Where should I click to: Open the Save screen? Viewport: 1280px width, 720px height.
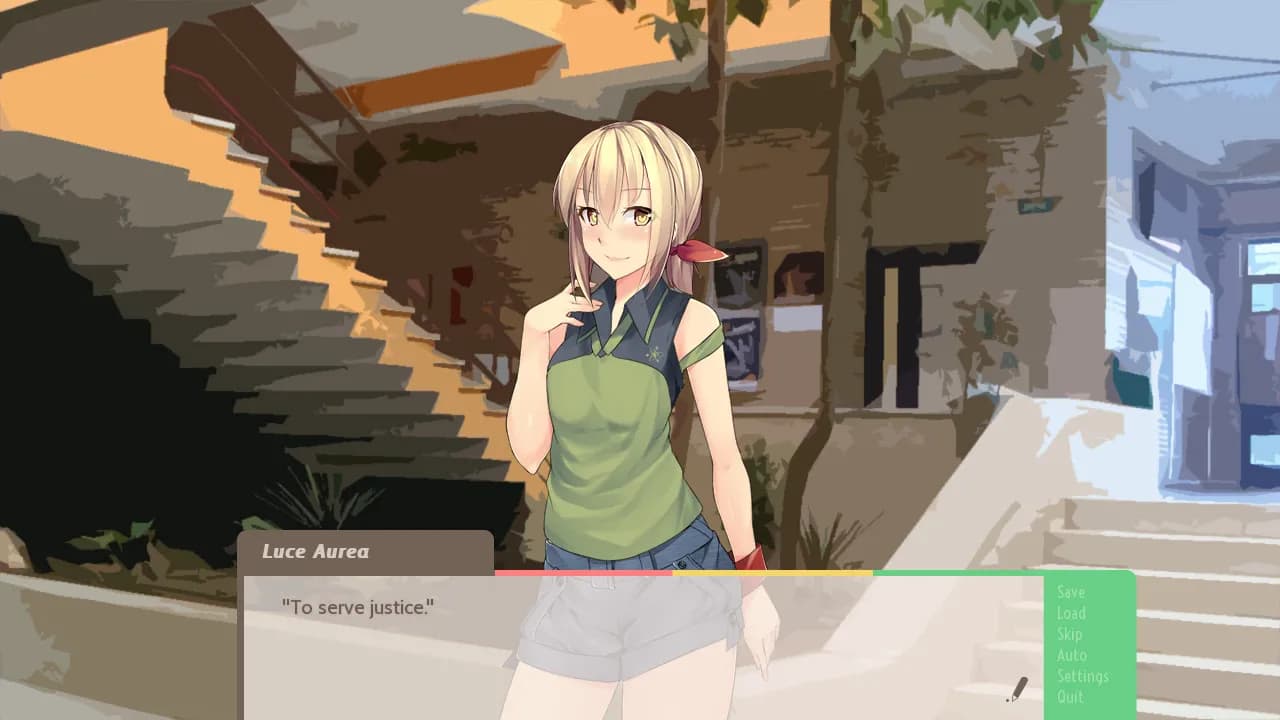(x=1071, y=592)
